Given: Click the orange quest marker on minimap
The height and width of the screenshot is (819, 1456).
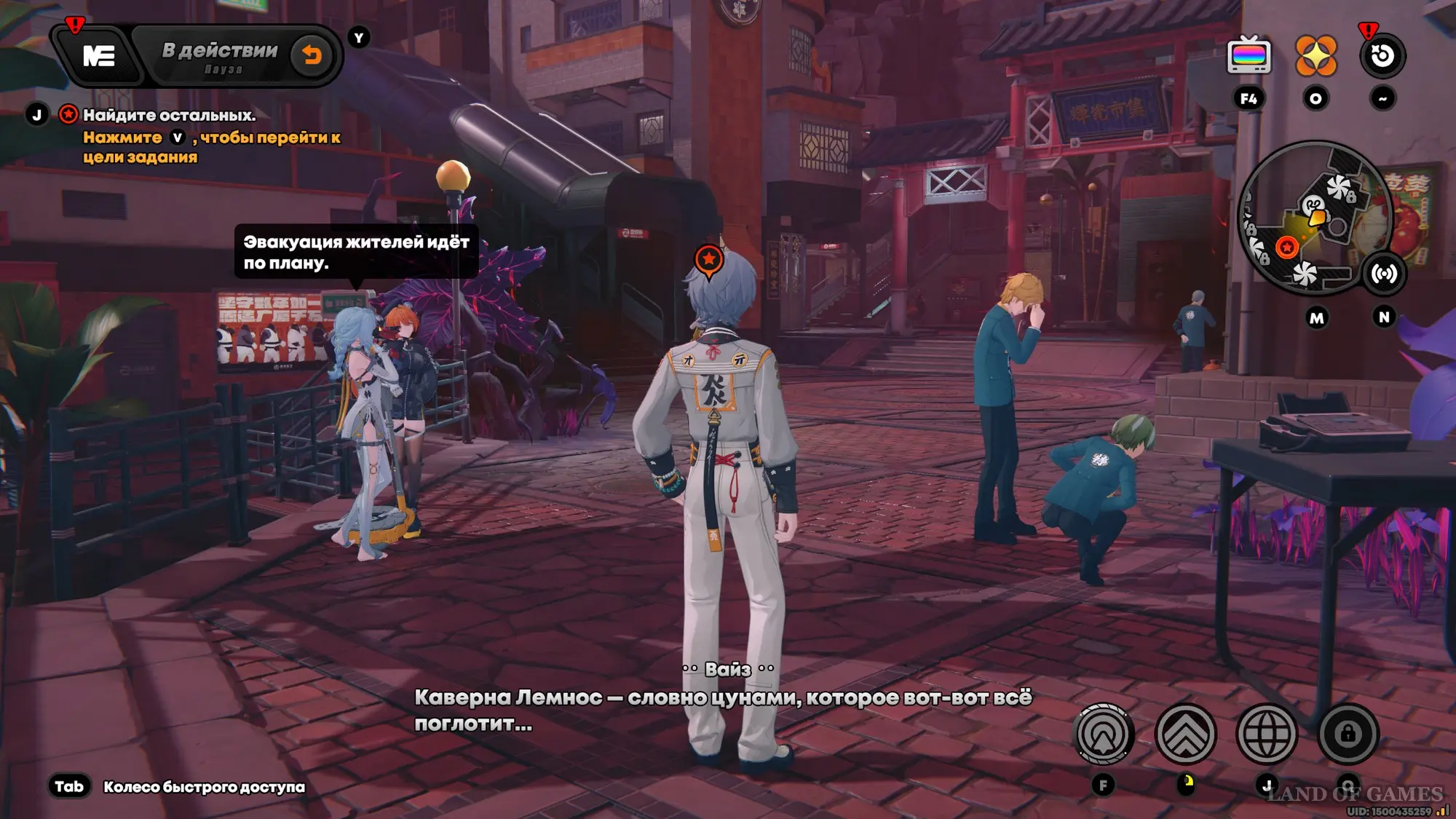Looking at the screenshot, I should pyautogui.click(x=1287, y=248).
